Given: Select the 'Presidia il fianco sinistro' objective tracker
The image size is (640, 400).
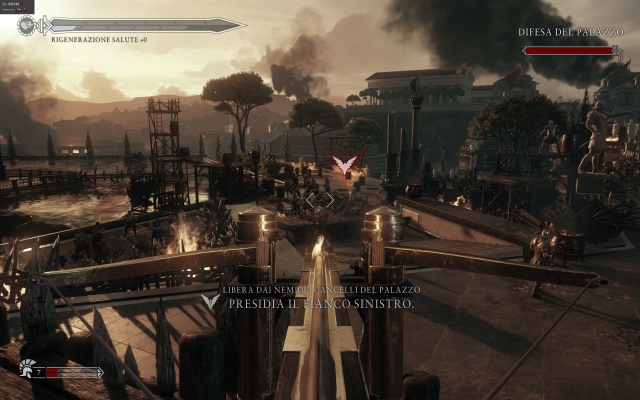Looking at the screenshot, I should [320, 302].
